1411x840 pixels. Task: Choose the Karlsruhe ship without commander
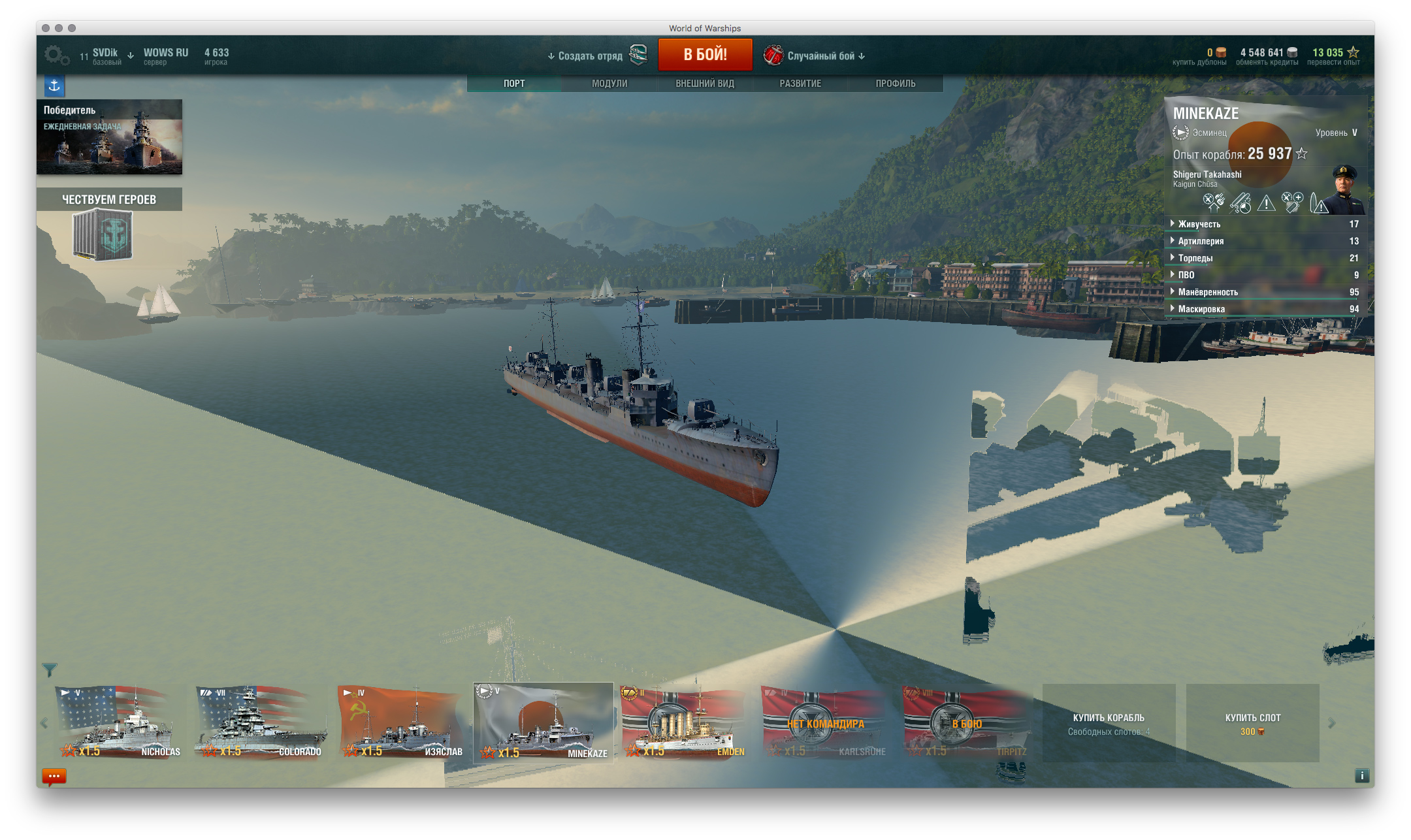825,722
